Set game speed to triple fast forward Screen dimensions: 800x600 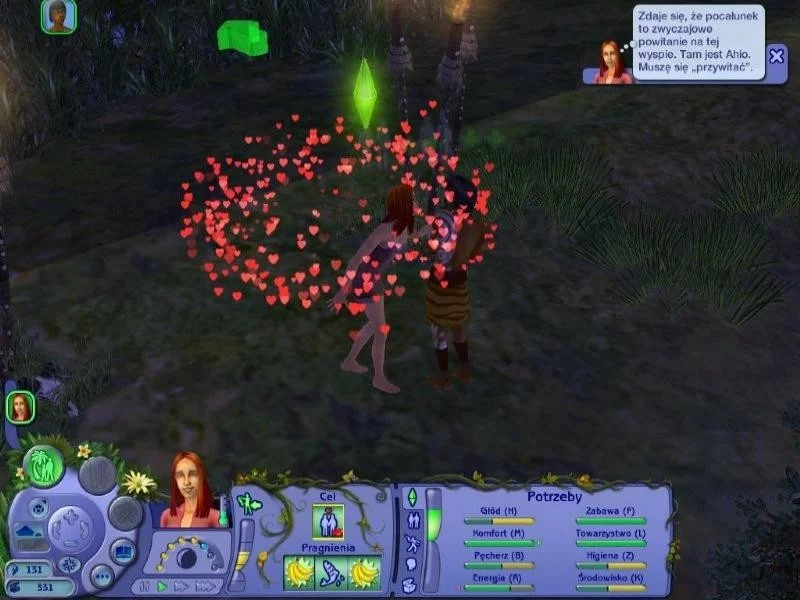205,586
